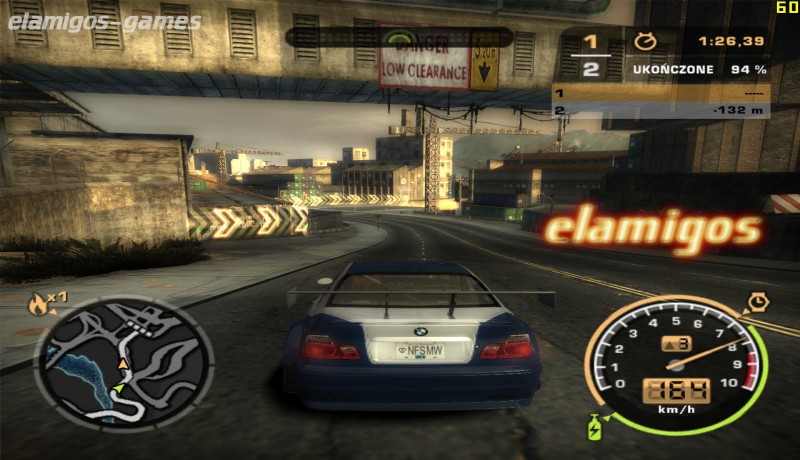Choose the first-place leaderboard row
Screen dimensions: 800x460
click(x=661, y=94)
